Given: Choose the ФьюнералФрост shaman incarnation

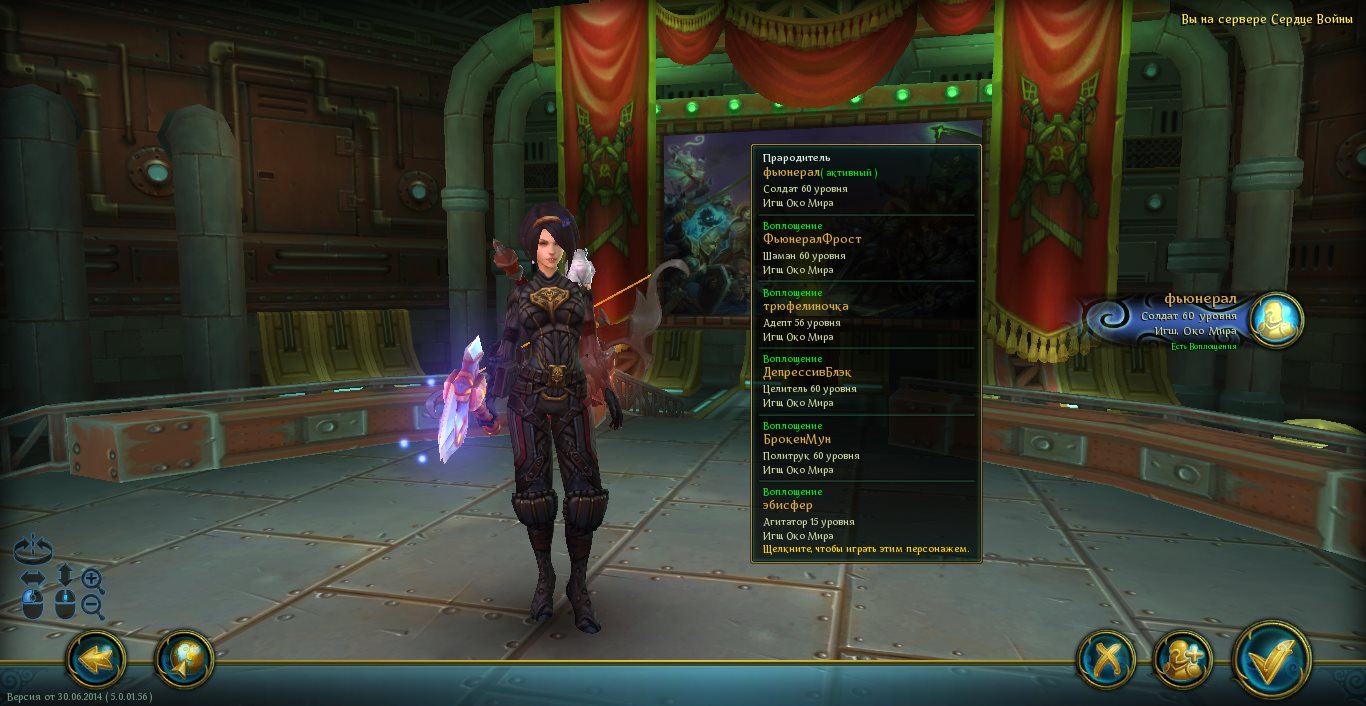Looking at the screenshot, I should coord(864,248).
